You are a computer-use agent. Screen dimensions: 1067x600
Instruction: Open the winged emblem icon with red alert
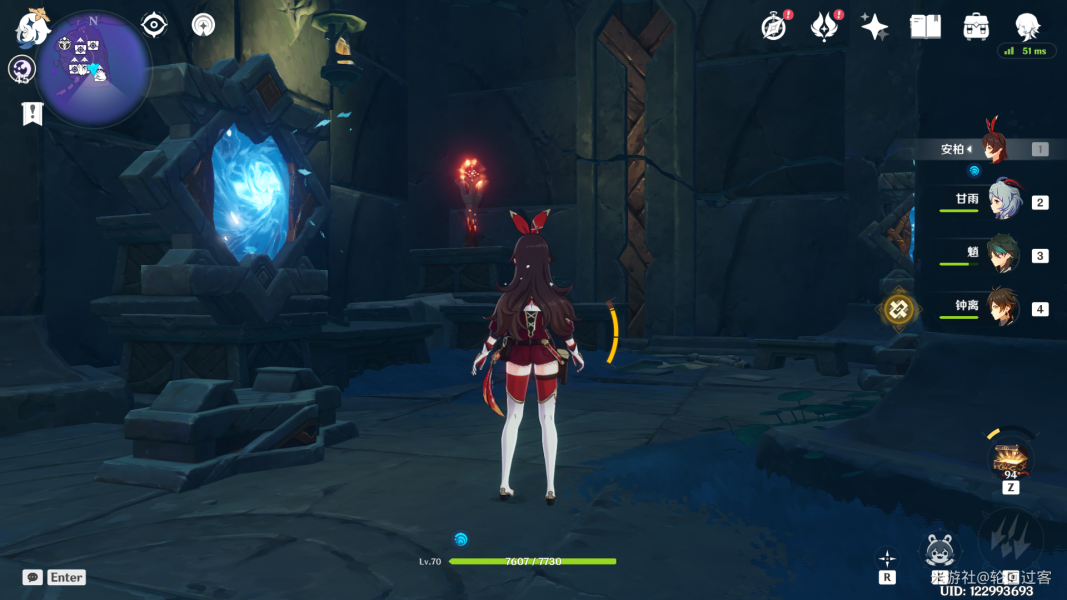[x=824, y=27]
